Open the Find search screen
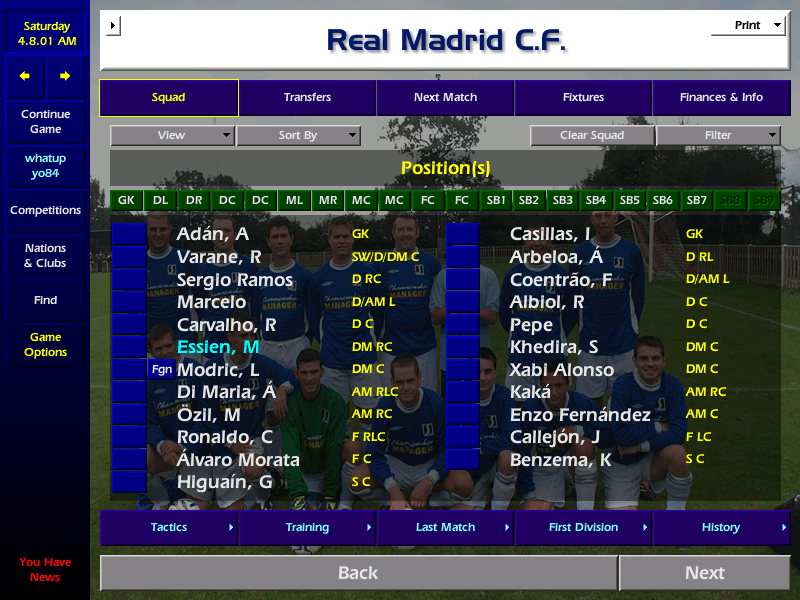The width and height of the screenshot is (800, 600). (45, 300)
